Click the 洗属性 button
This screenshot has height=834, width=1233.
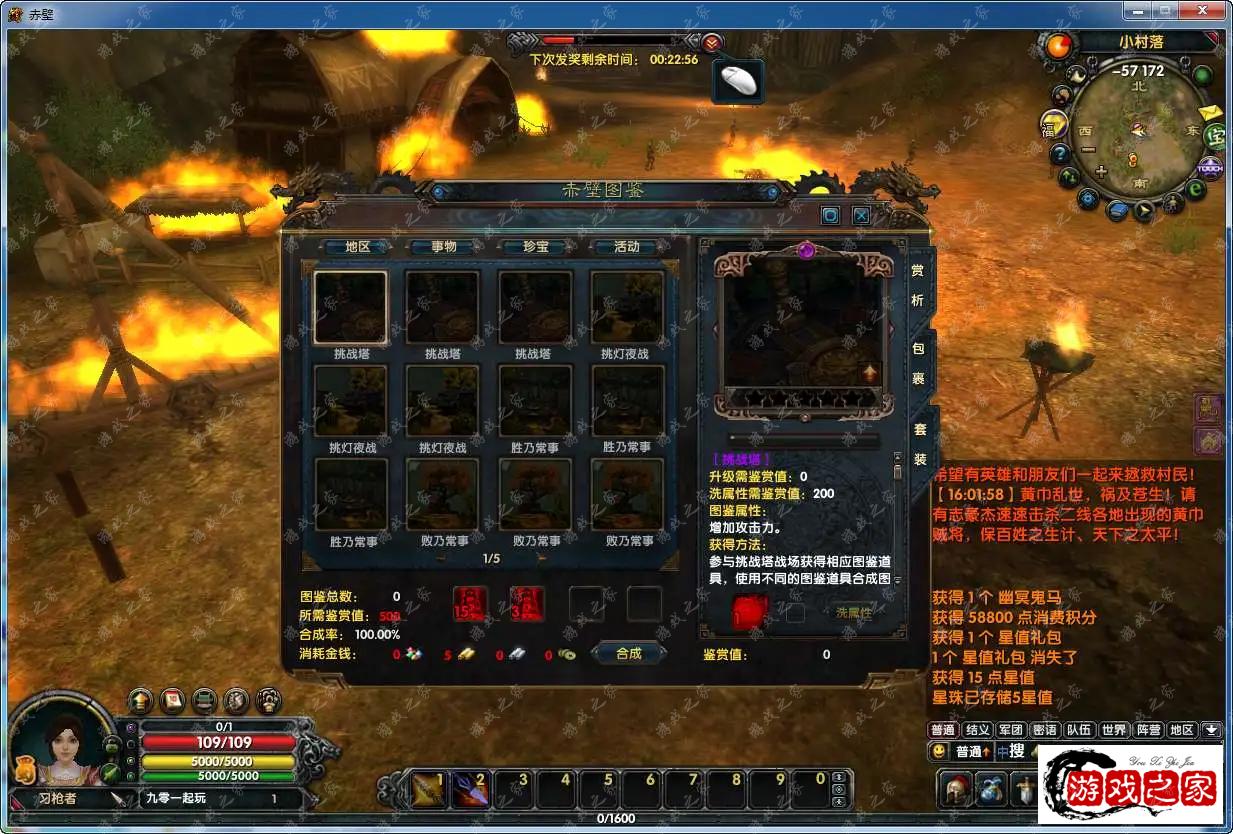(x=852, y=613)
